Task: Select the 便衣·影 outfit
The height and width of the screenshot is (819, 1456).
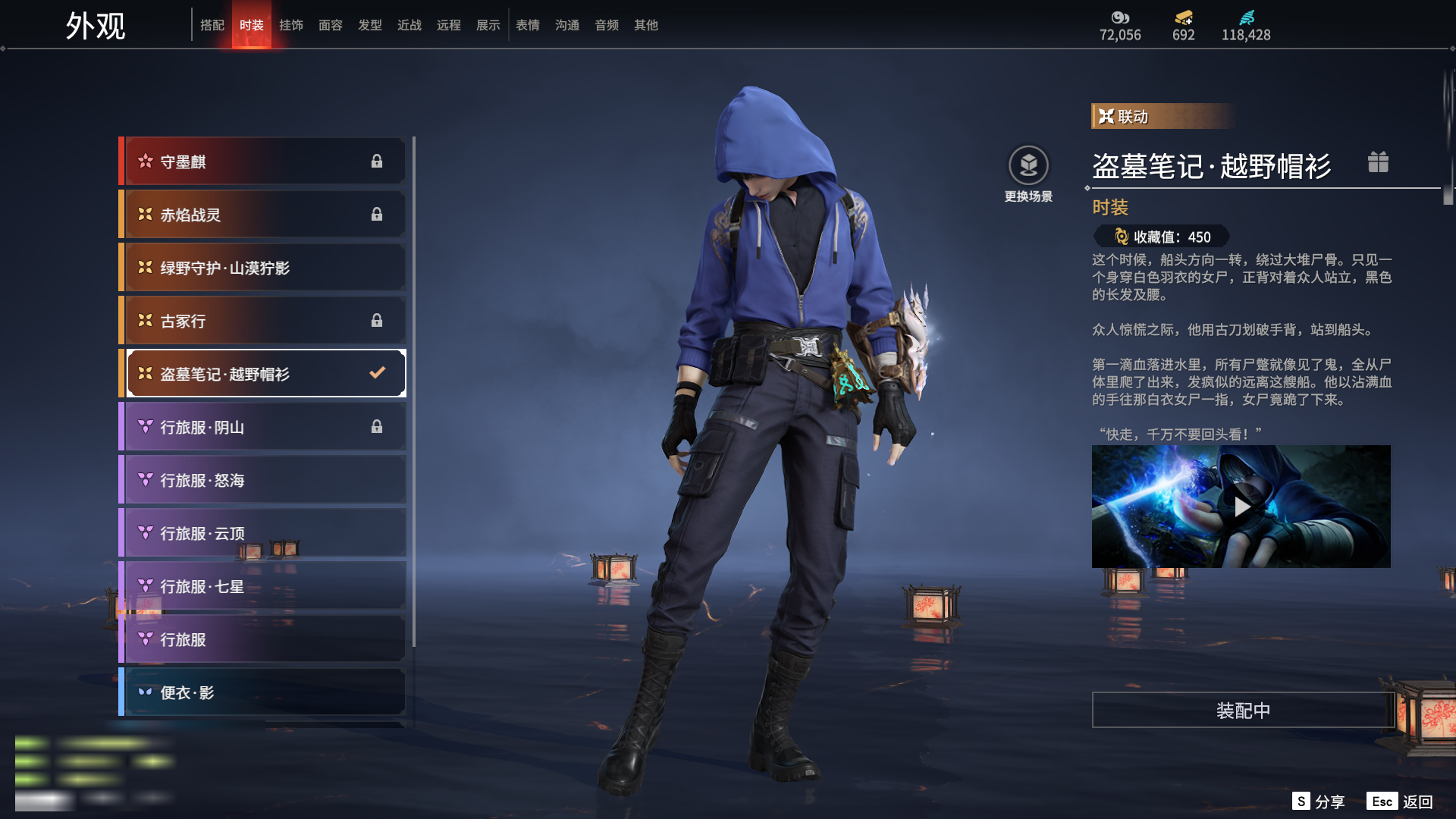Action: click(262, 692)
